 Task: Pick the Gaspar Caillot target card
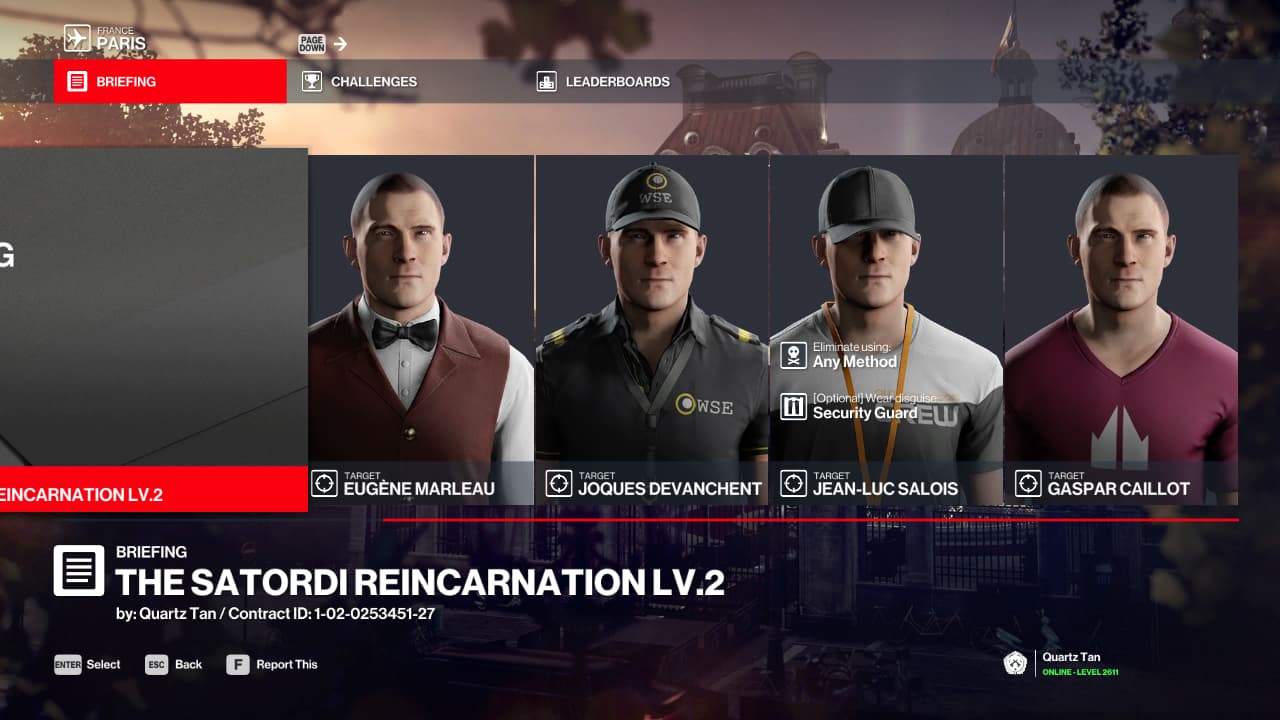click(x=1120, y=330)
